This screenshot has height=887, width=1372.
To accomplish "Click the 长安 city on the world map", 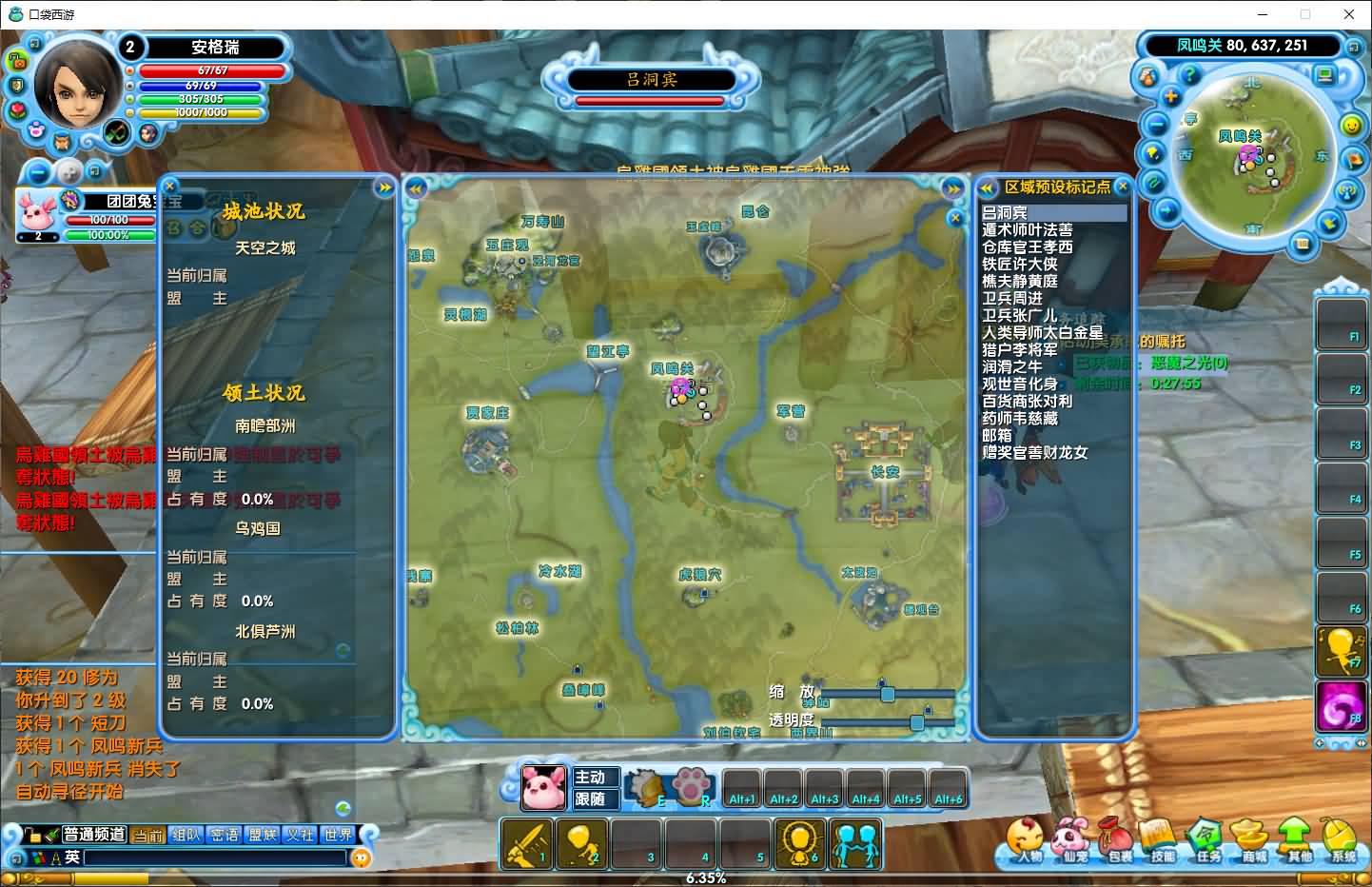I will click(x=885, y=472).
